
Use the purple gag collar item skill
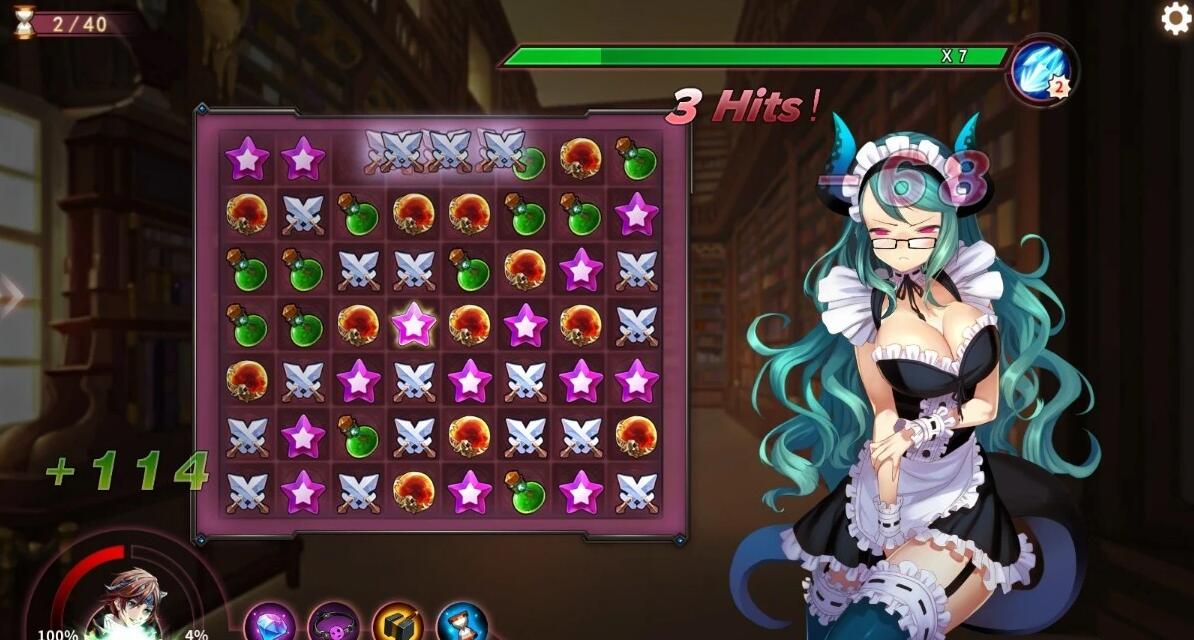tap(334, 622)
